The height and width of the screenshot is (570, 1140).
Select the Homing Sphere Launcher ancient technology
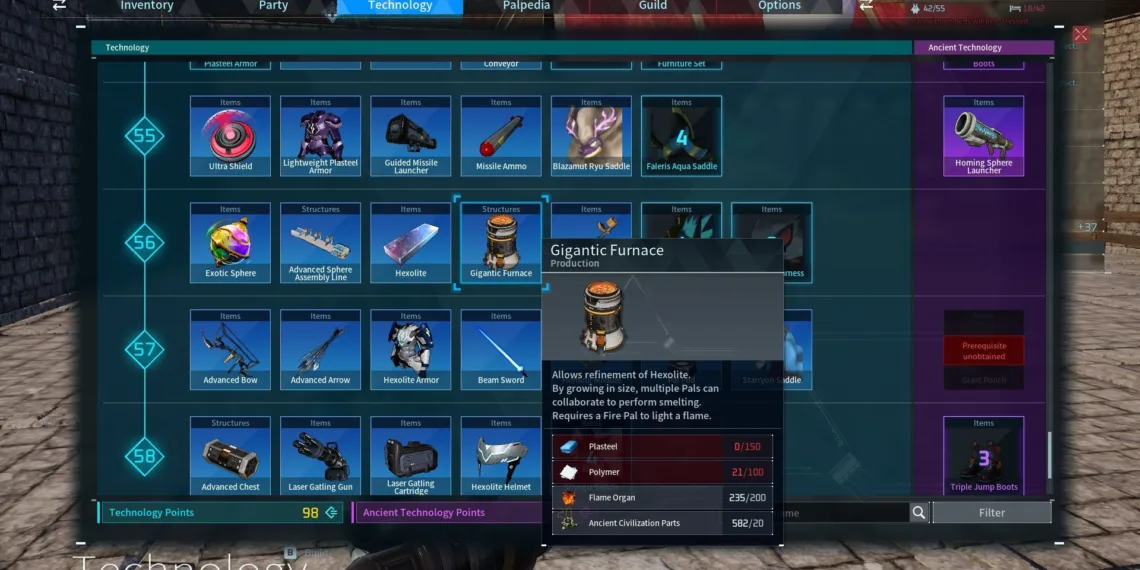click(x=983, y=136)
